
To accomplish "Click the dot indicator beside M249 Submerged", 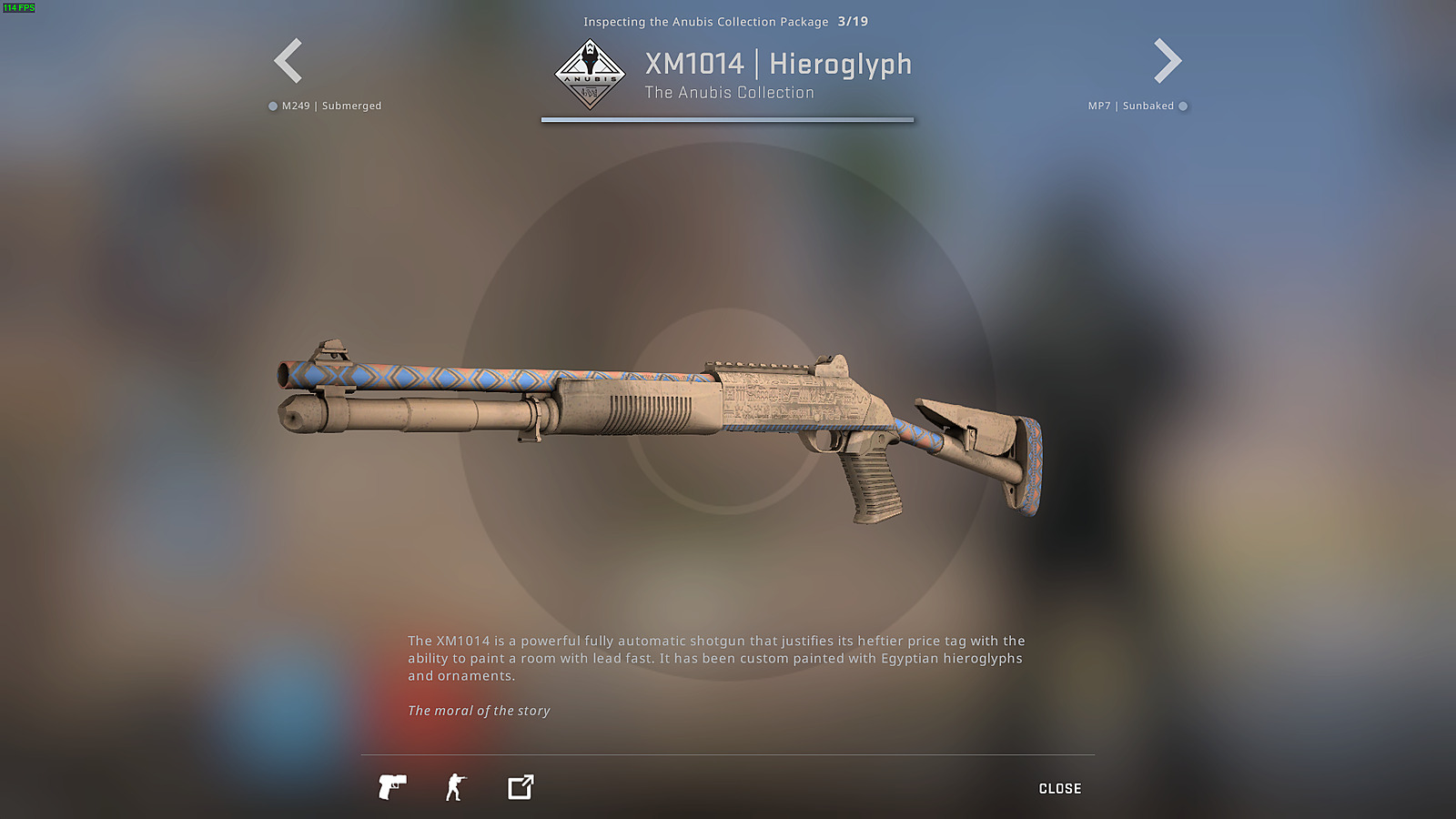I will (271, 106).
